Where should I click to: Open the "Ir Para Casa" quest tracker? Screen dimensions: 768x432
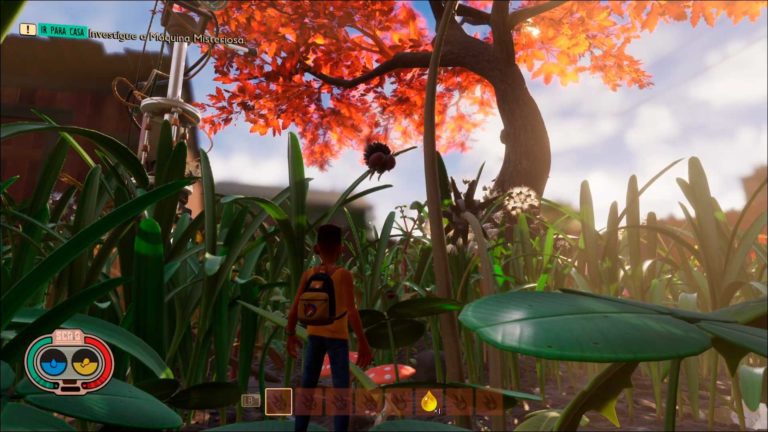pos(62,30)
